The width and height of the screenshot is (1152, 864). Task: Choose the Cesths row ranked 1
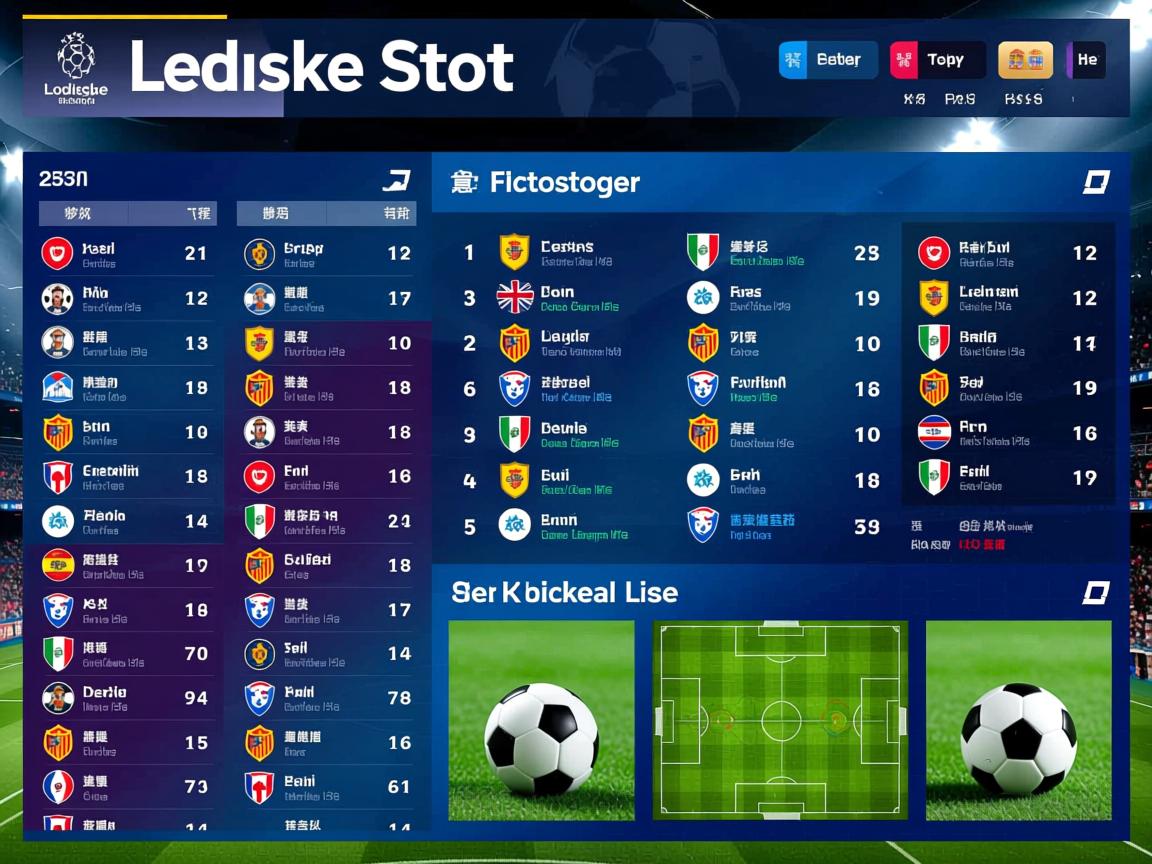[x=580, y=253]
